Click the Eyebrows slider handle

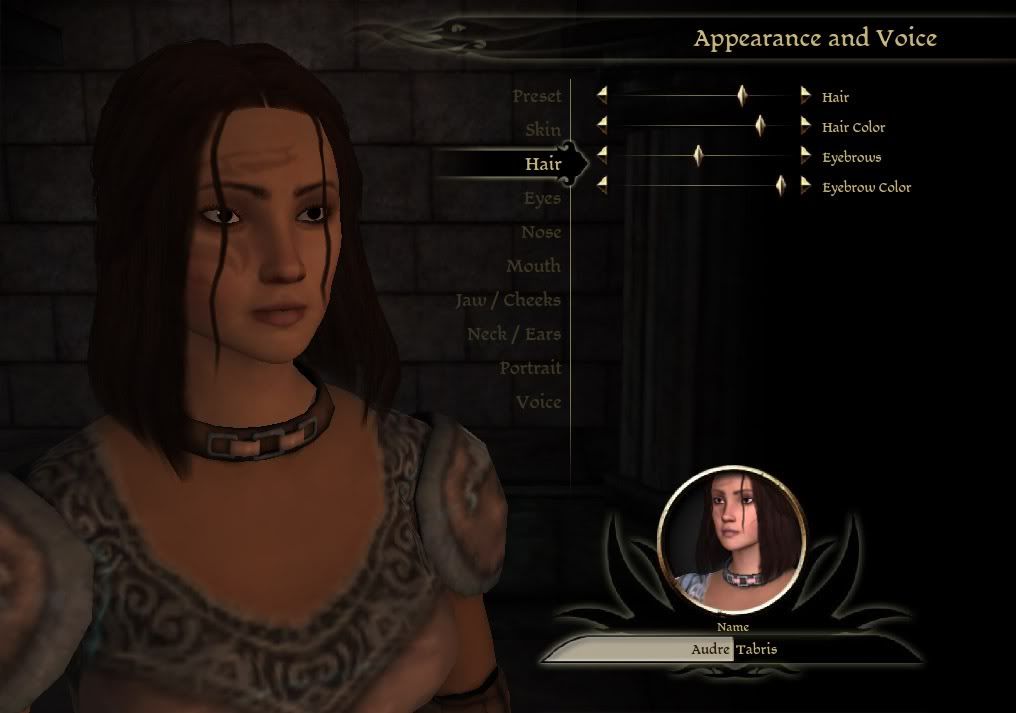[699, 156]
